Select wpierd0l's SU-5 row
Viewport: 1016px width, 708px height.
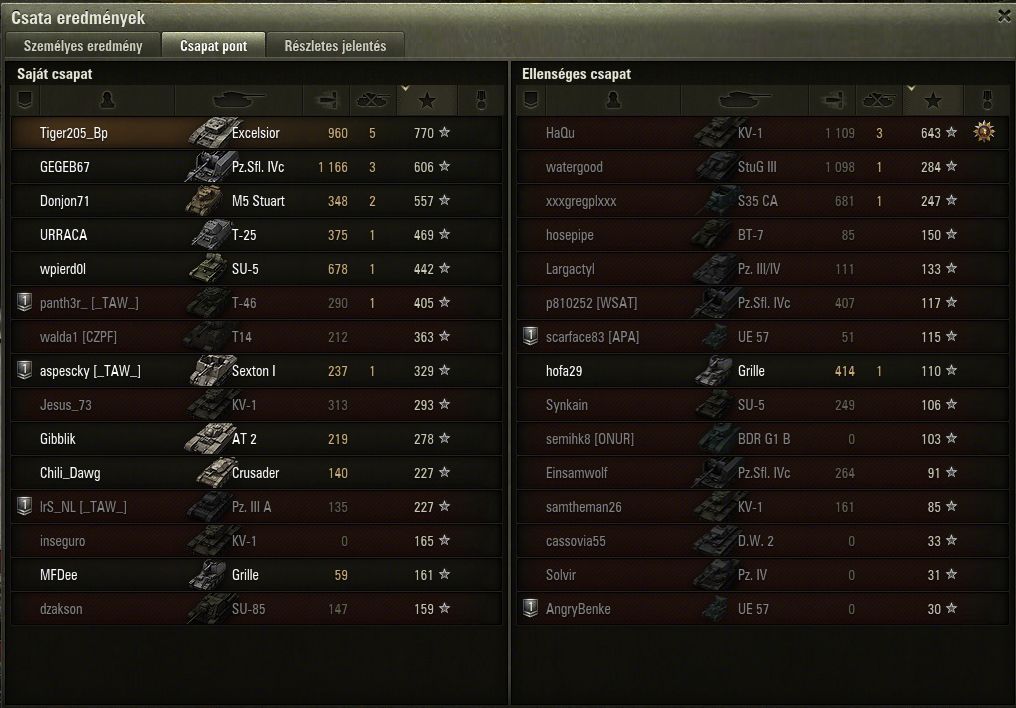click(256, 269)
